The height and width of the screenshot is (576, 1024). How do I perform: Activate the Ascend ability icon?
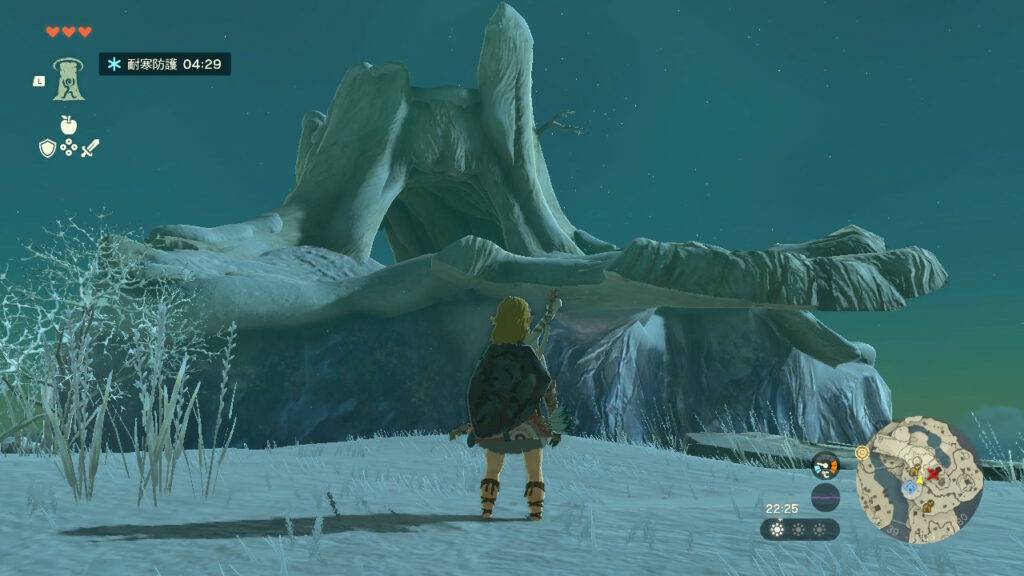pos(69,79)
